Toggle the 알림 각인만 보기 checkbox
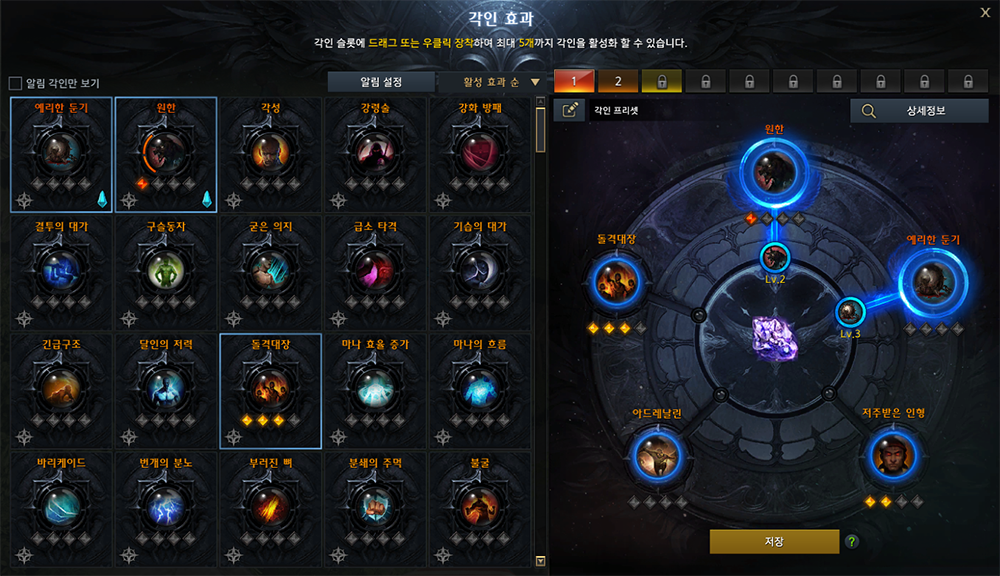The height and width of the screenshot is (576, 1000). pyautogui.click(x=15, y=83)
